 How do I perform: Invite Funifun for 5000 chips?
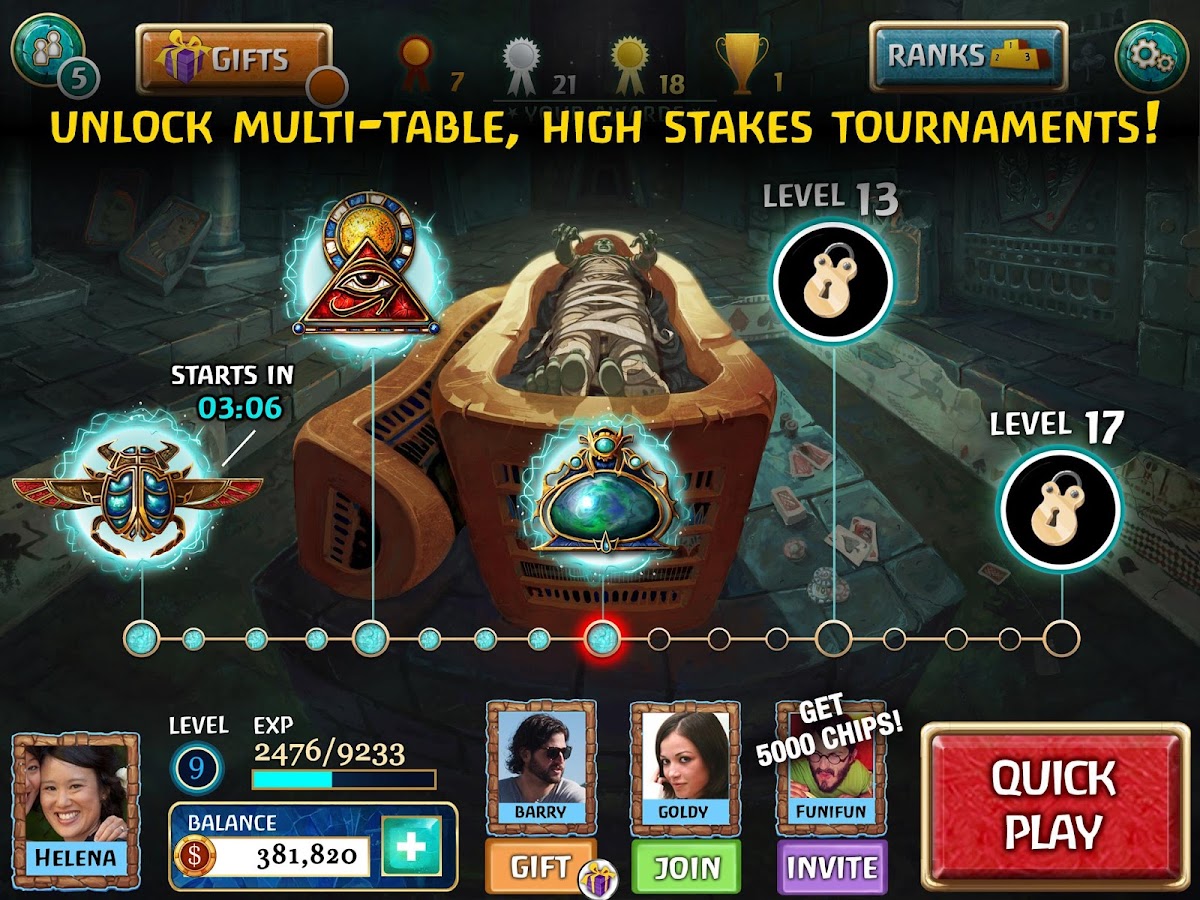831,867
